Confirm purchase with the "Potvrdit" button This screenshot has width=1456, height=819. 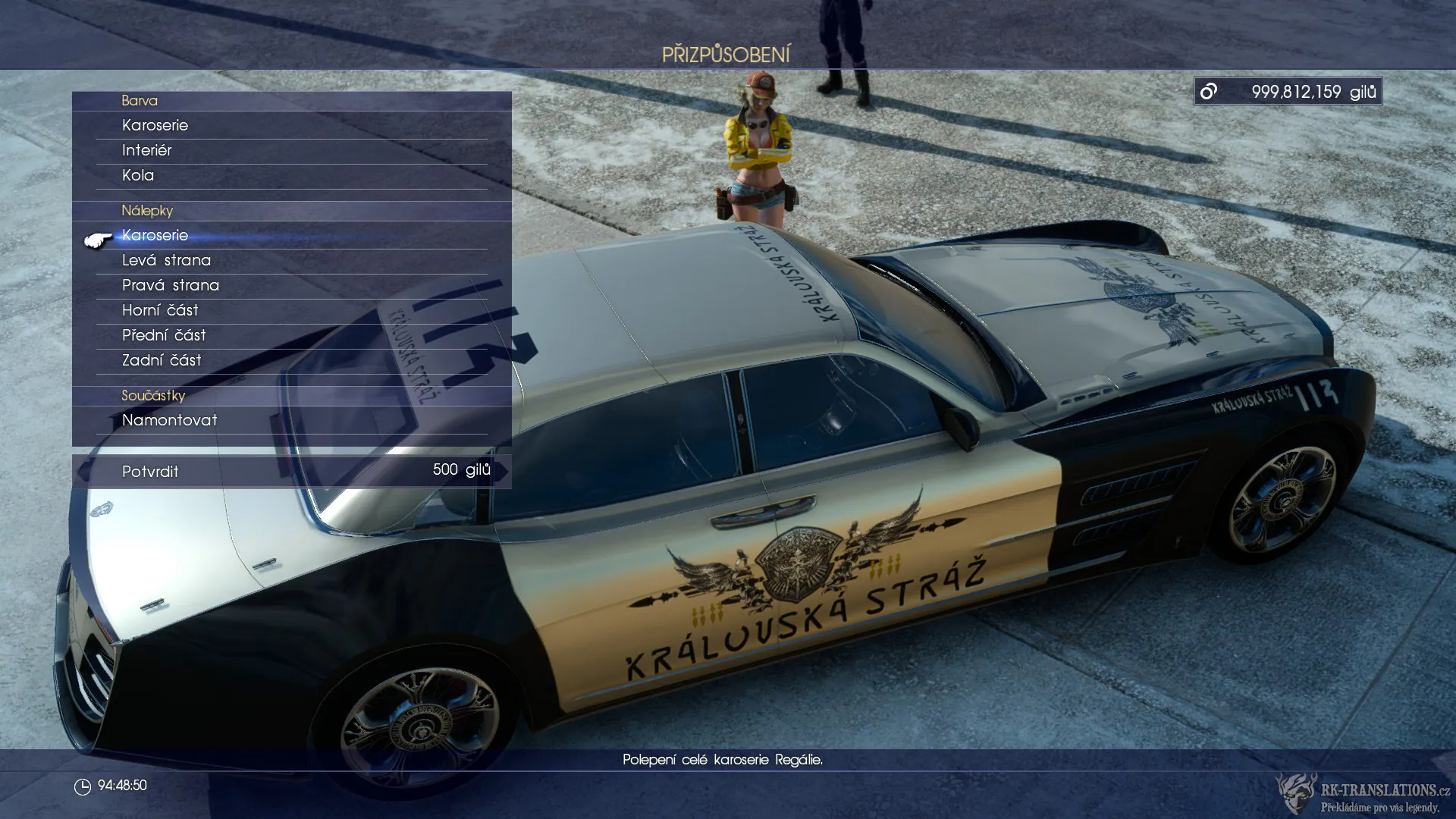tap(150, 471)
